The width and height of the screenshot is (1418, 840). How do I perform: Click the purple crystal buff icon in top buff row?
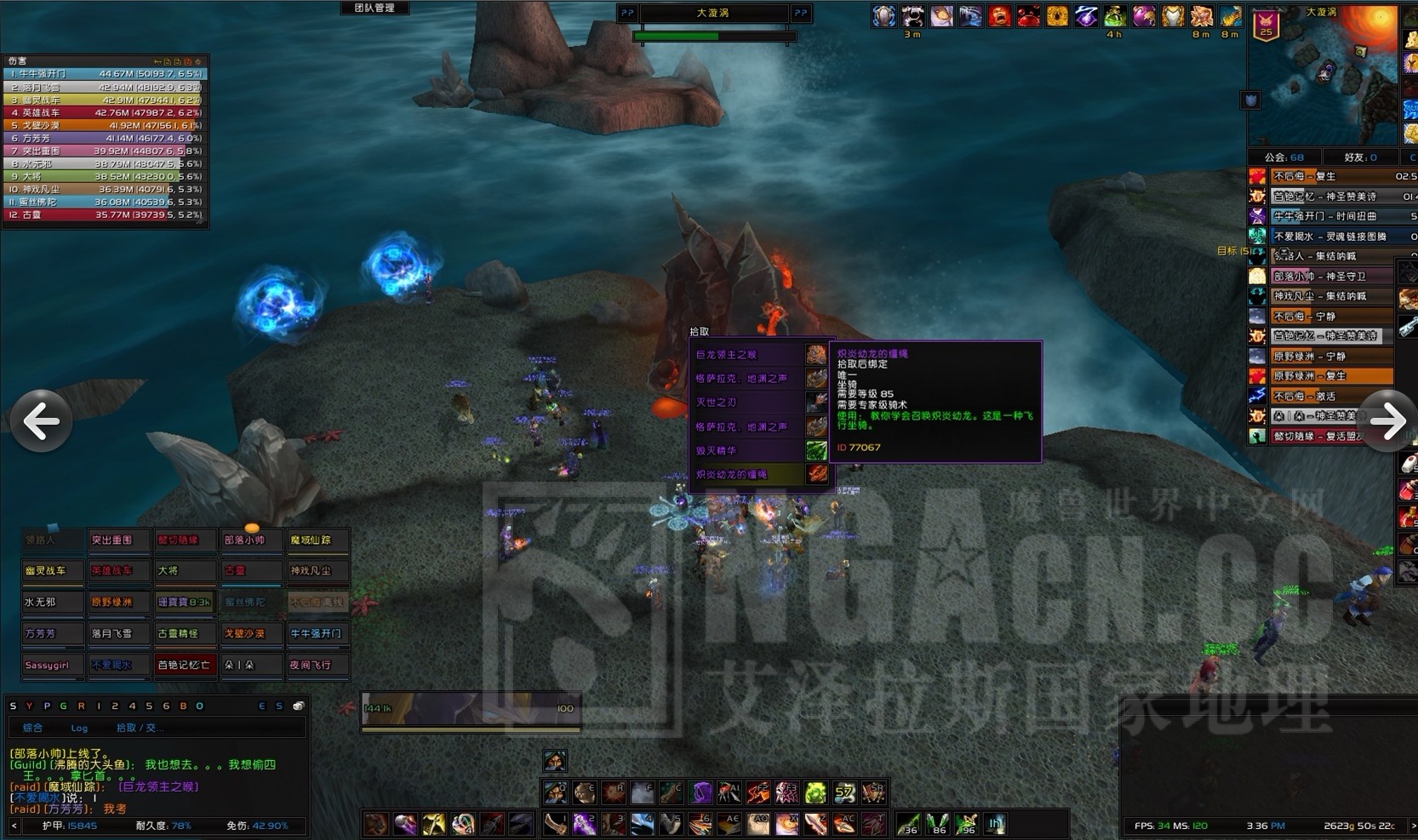1085,16
